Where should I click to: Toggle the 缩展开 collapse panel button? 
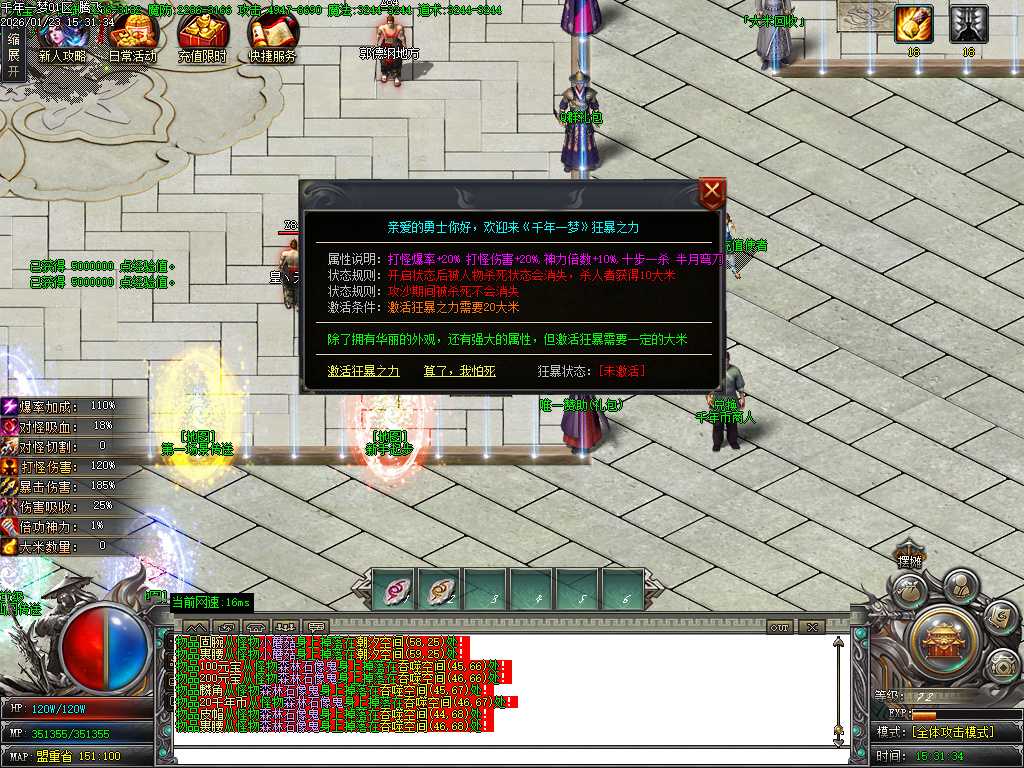[x=13, y=54]
